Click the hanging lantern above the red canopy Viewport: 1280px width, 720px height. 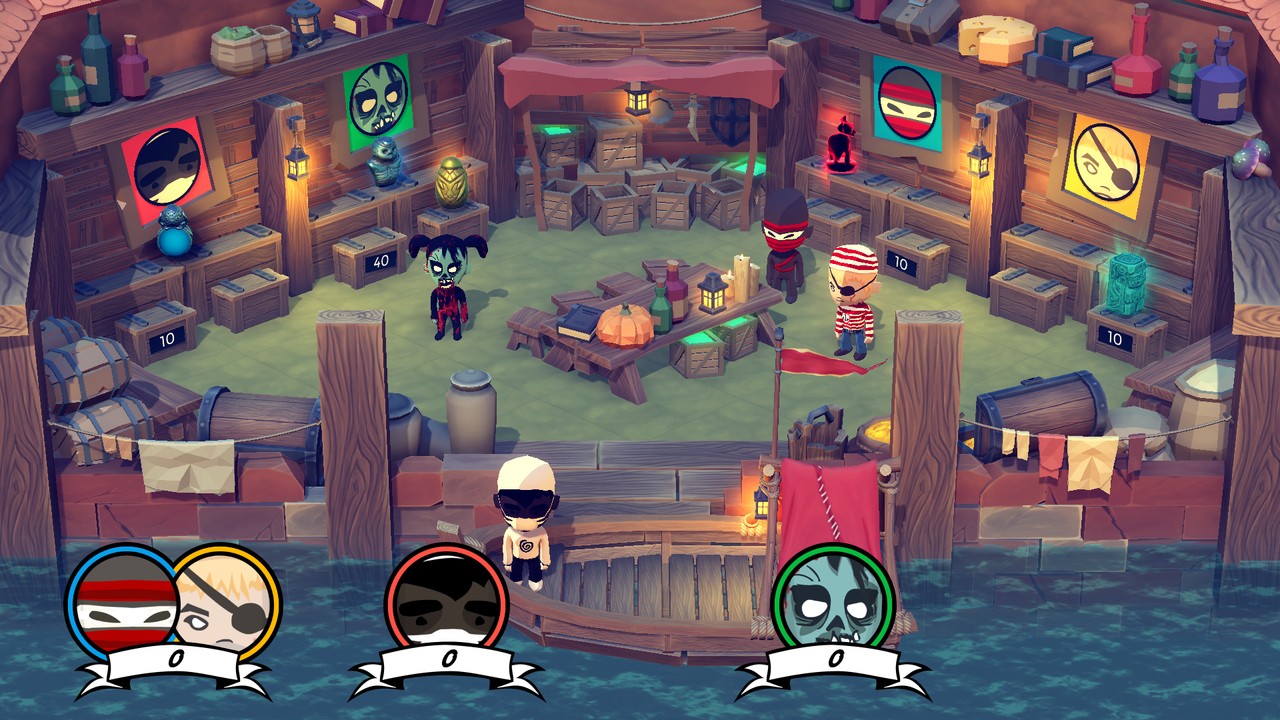click(x=637, y=100)
